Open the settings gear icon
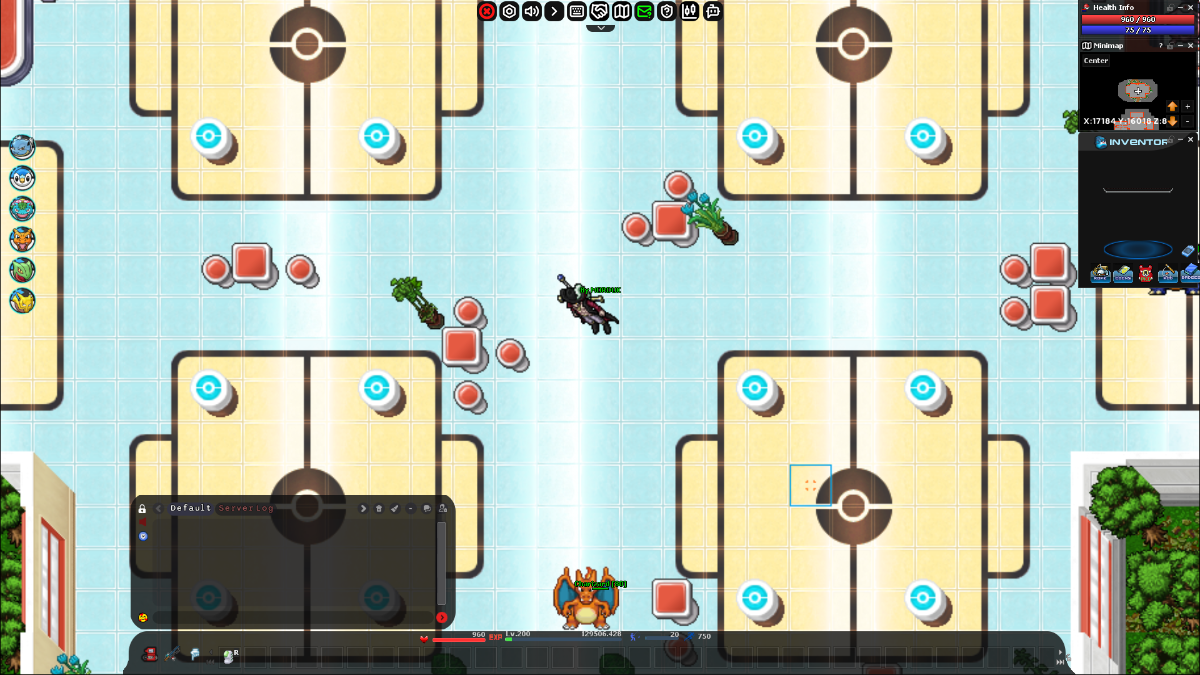 [x=509, y=11]
